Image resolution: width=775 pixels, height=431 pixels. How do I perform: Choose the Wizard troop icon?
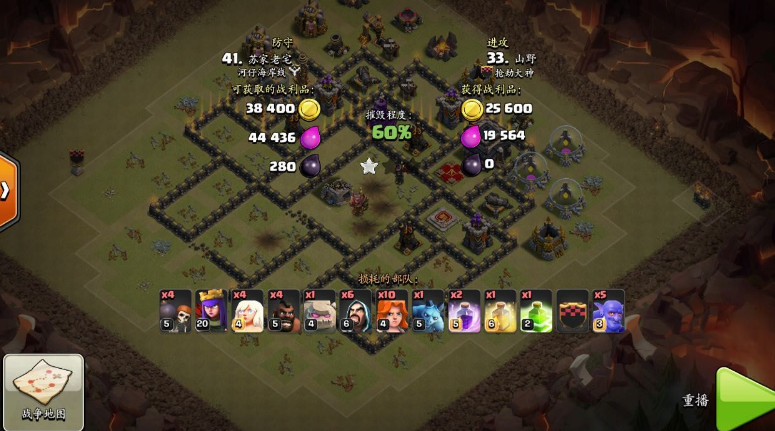click(356, 312)
